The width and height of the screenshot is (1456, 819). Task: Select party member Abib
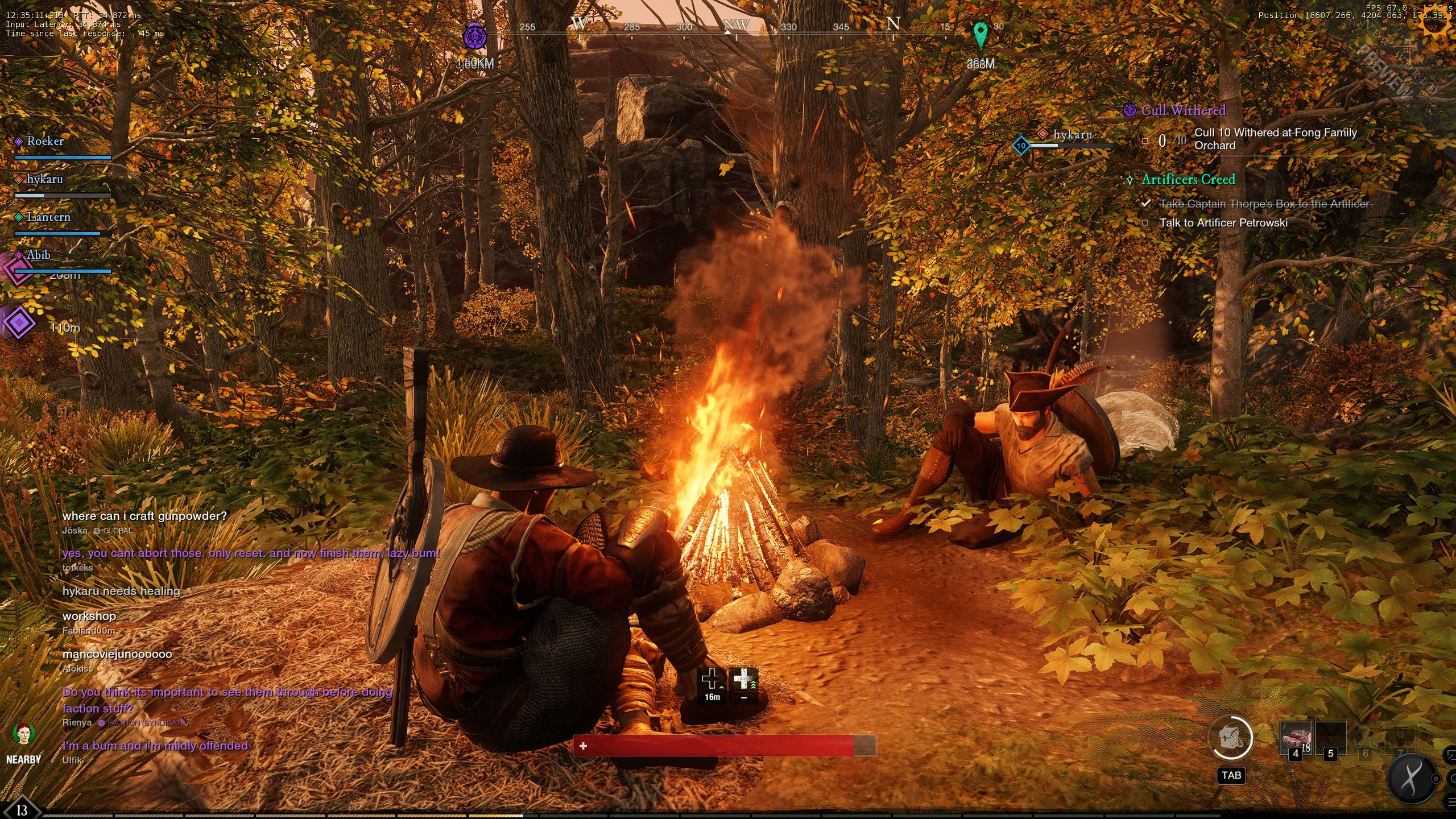click(x=38, y=255)
